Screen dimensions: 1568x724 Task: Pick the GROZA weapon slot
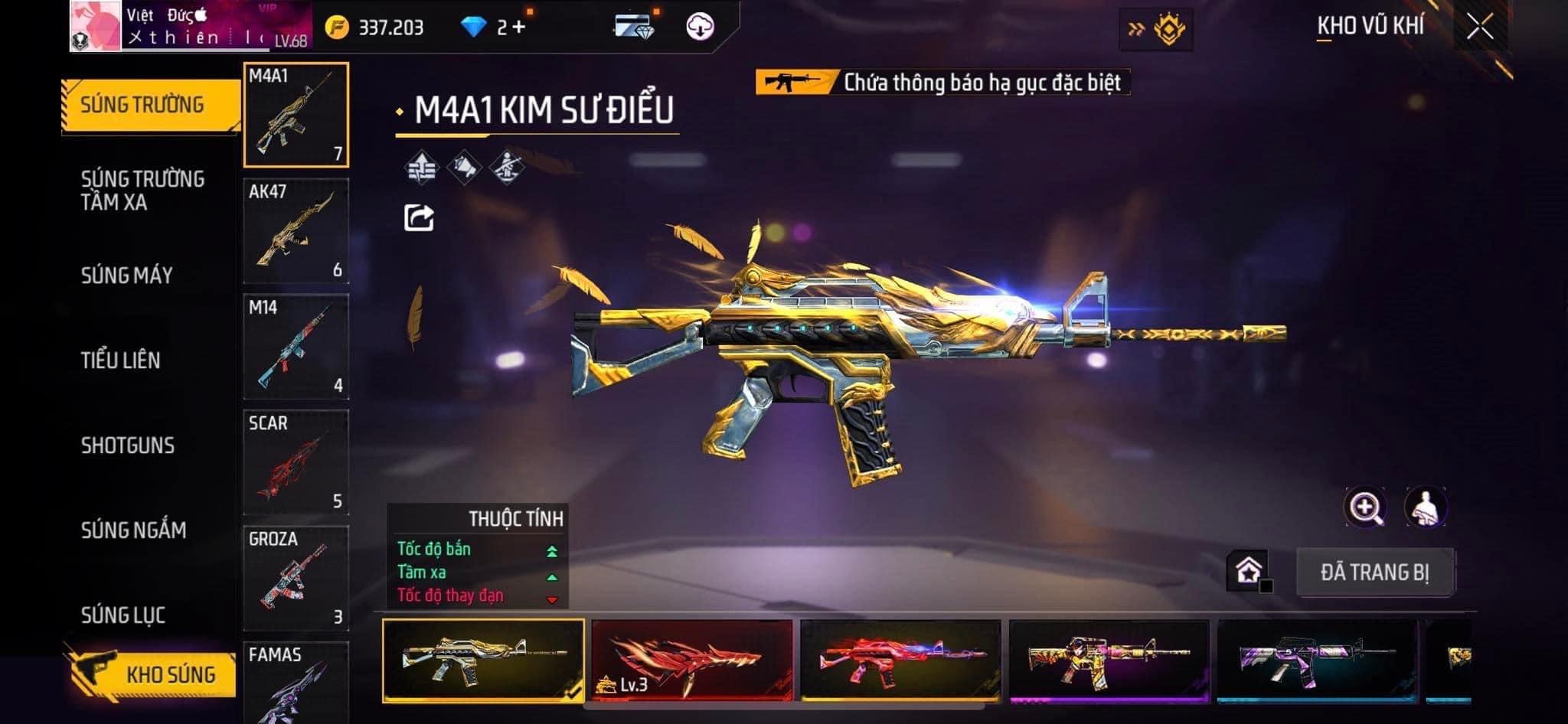[296, 578]
